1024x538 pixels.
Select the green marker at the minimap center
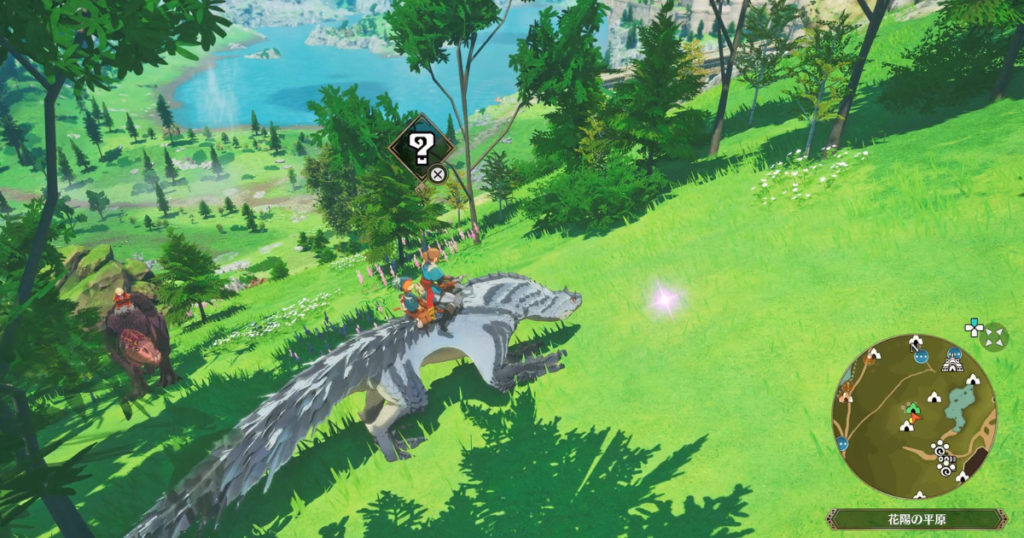click(x=912, y=409)
